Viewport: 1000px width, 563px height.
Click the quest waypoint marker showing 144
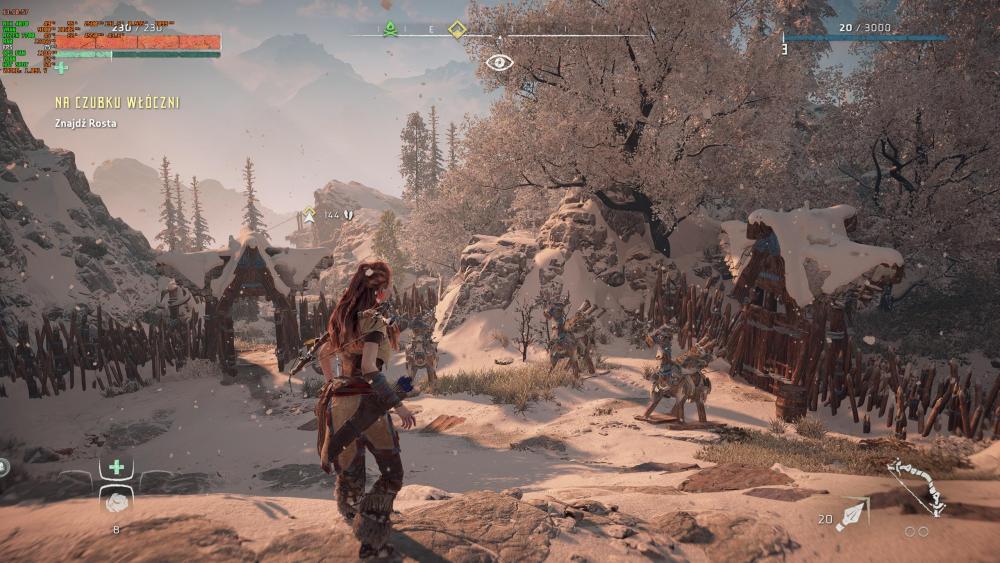tap(310, 215)
